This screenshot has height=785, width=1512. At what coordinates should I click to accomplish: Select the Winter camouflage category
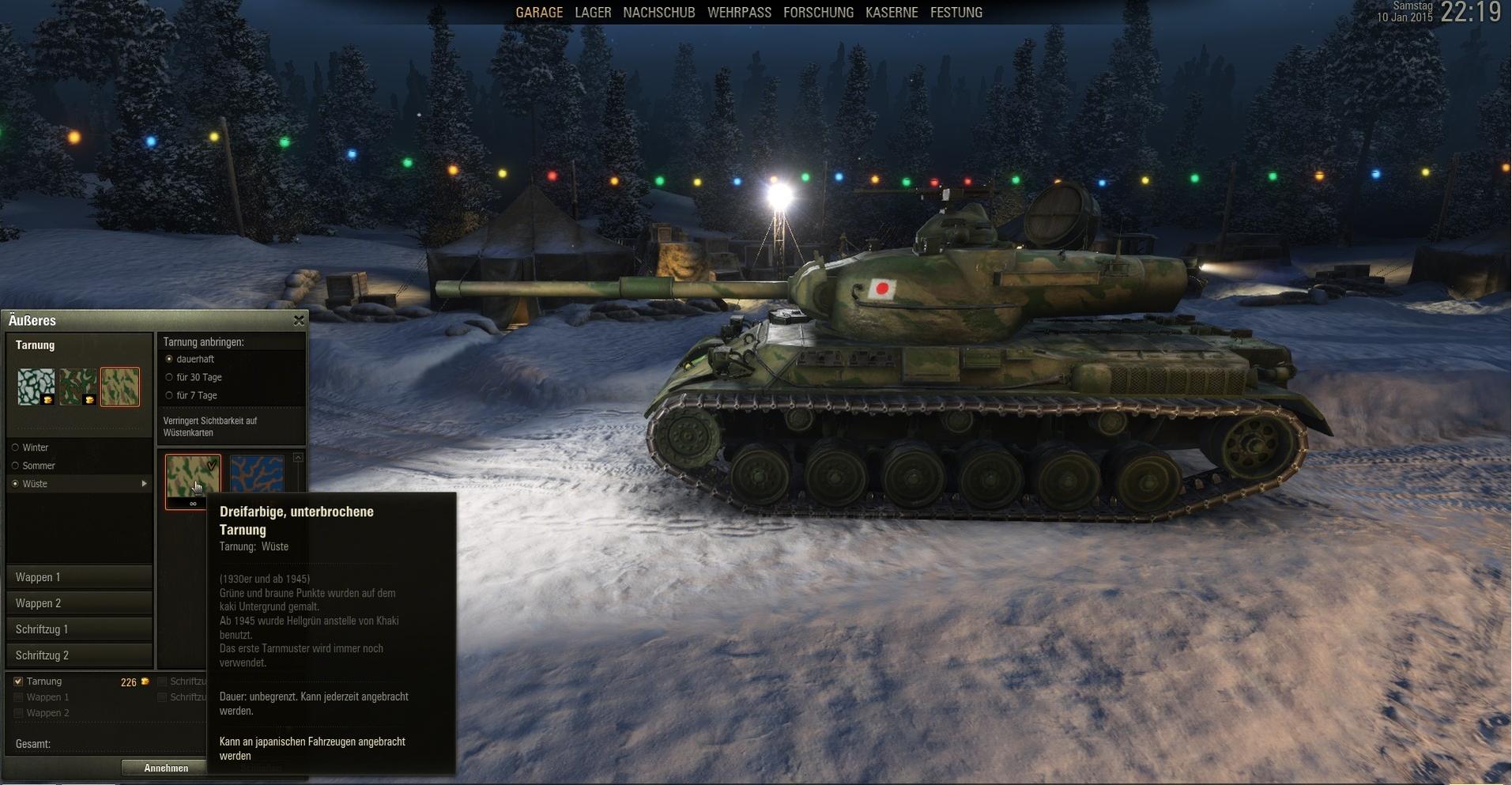tap(16, 447)
